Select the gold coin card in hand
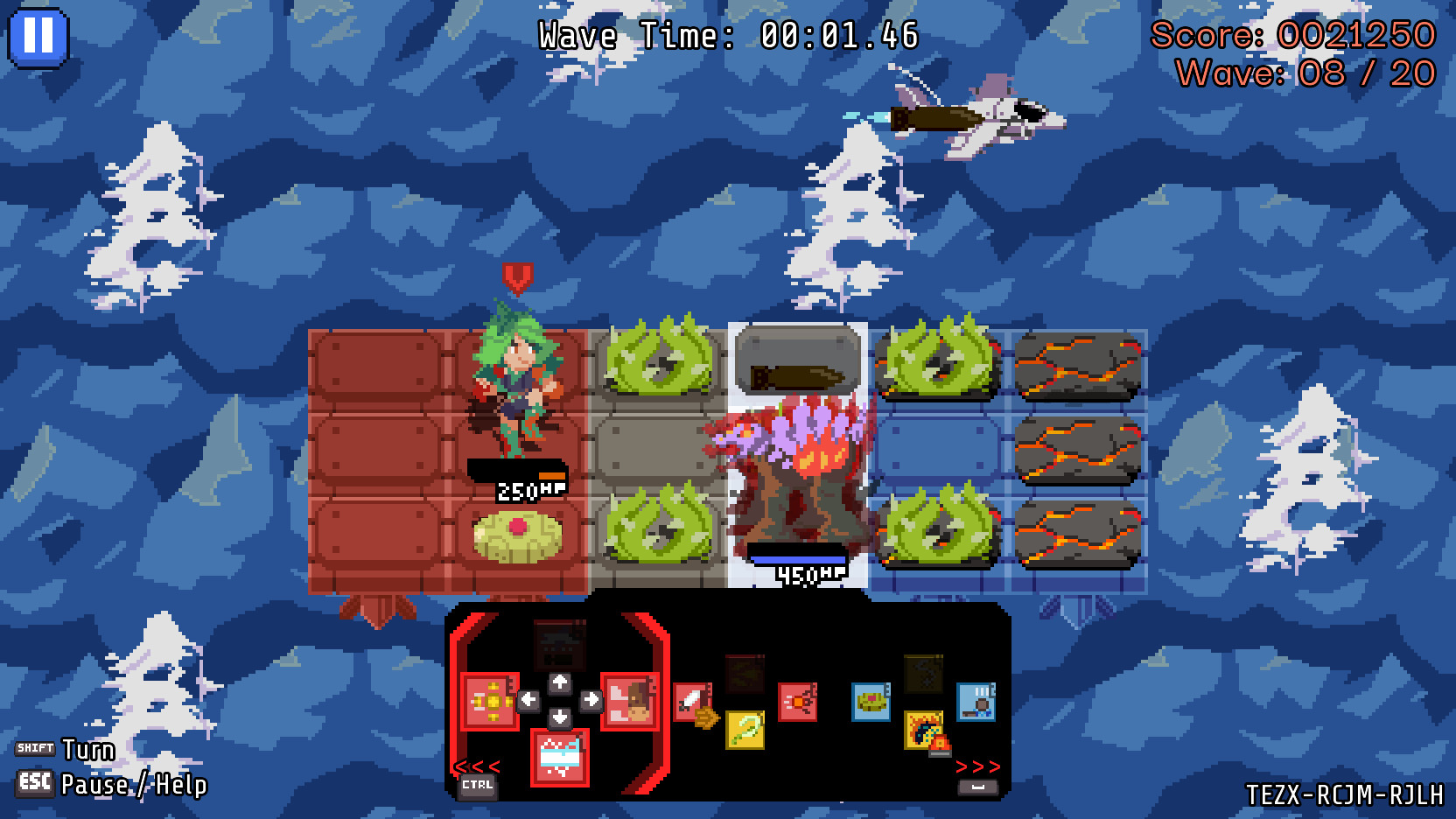The height and width of the screenshot is (819, 1456). click(x=487, y=701)
